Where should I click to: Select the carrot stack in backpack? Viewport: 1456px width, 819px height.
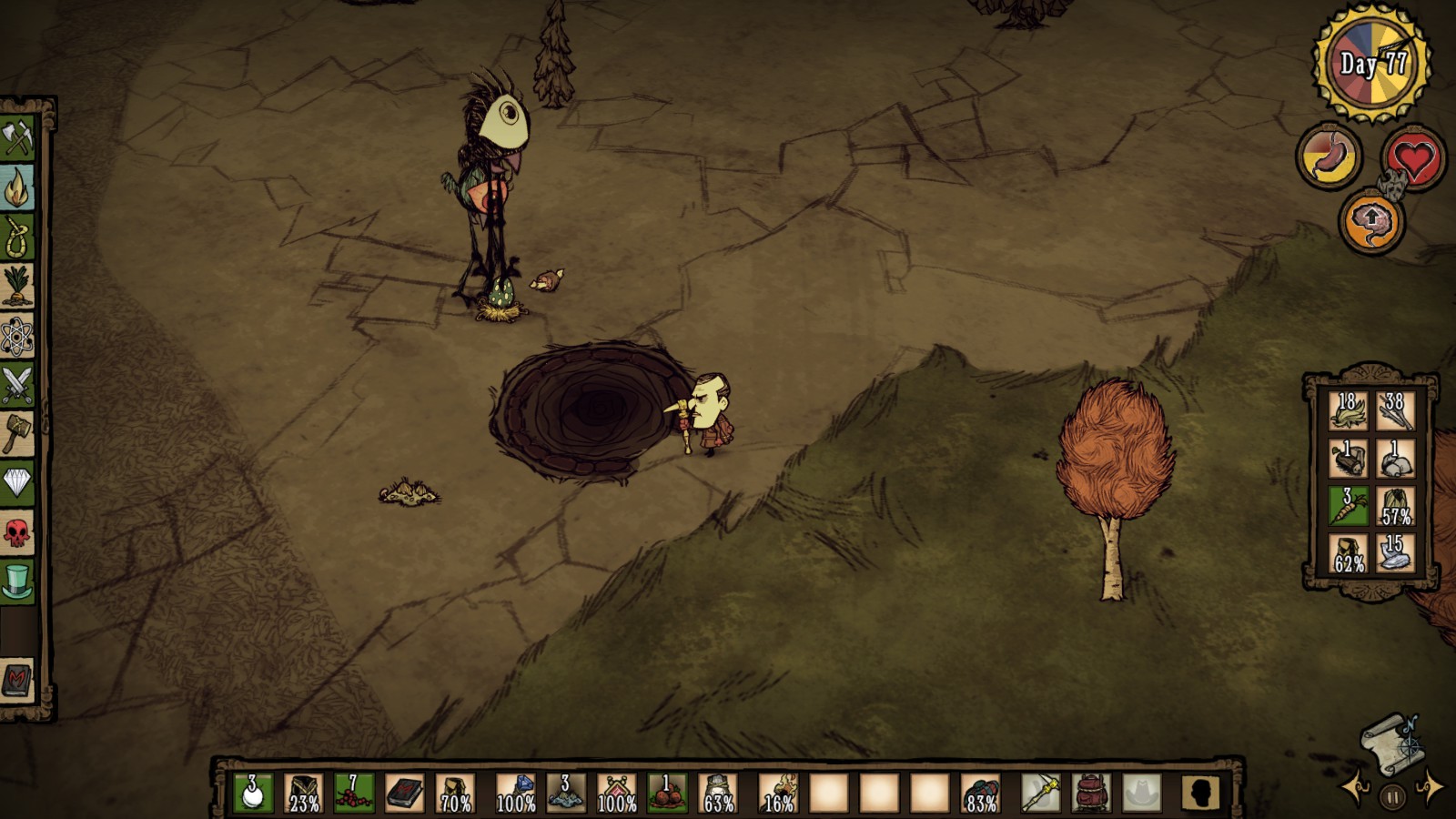click(1348, 507)
